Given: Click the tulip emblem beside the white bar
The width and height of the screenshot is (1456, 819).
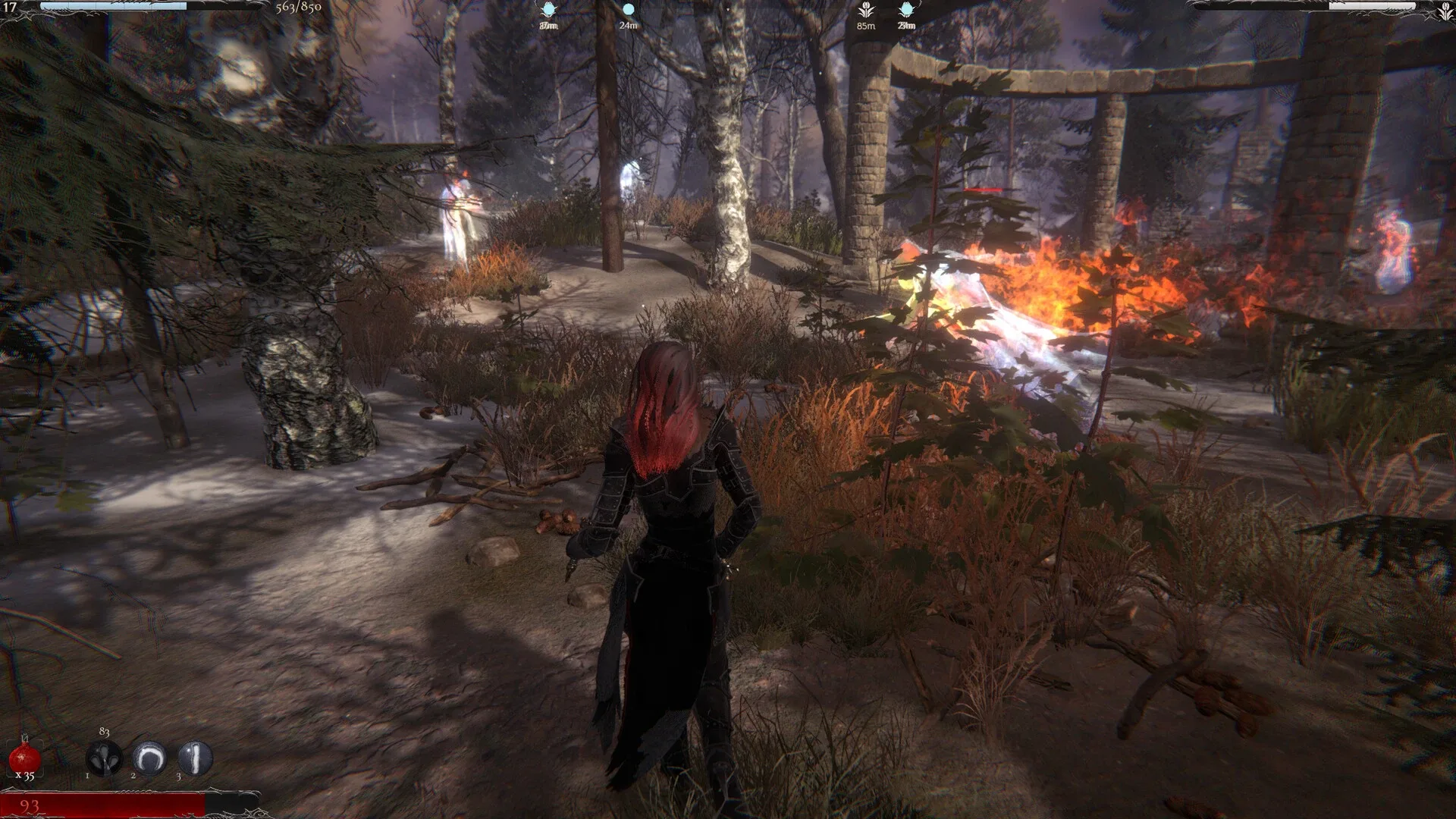Looking at the screenshot, I should tap(1445, 10).
